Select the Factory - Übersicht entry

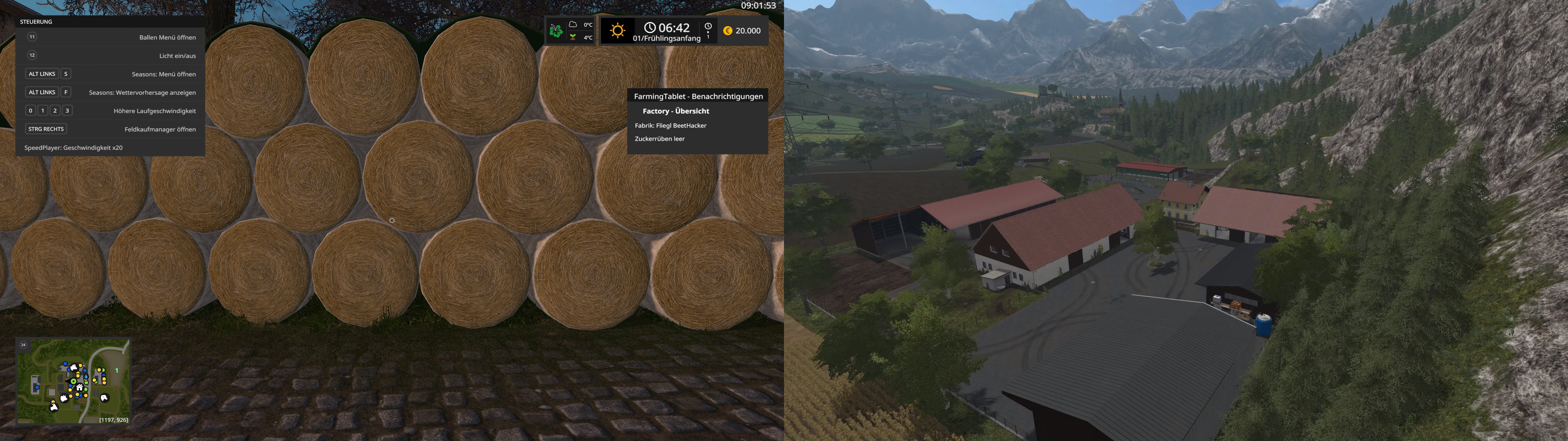676,111
